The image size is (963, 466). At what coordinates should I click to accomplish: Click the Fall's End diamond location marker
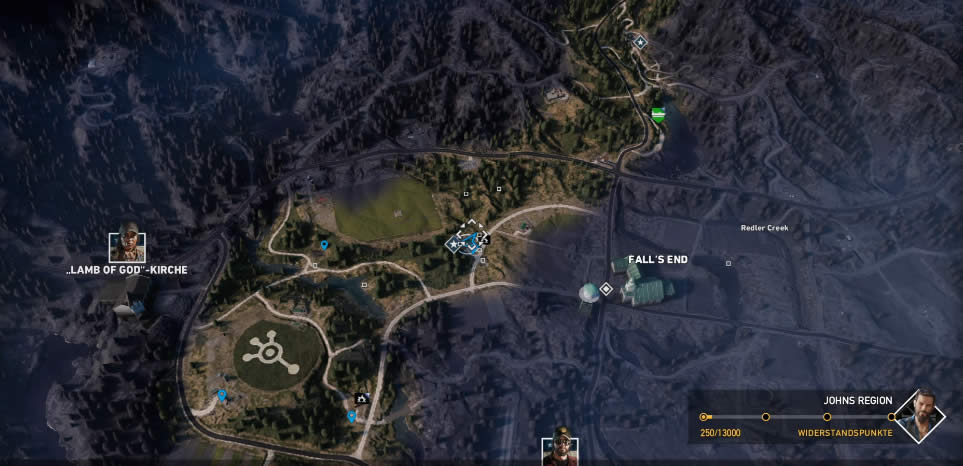pyautogui.click(x=605, y=289)
